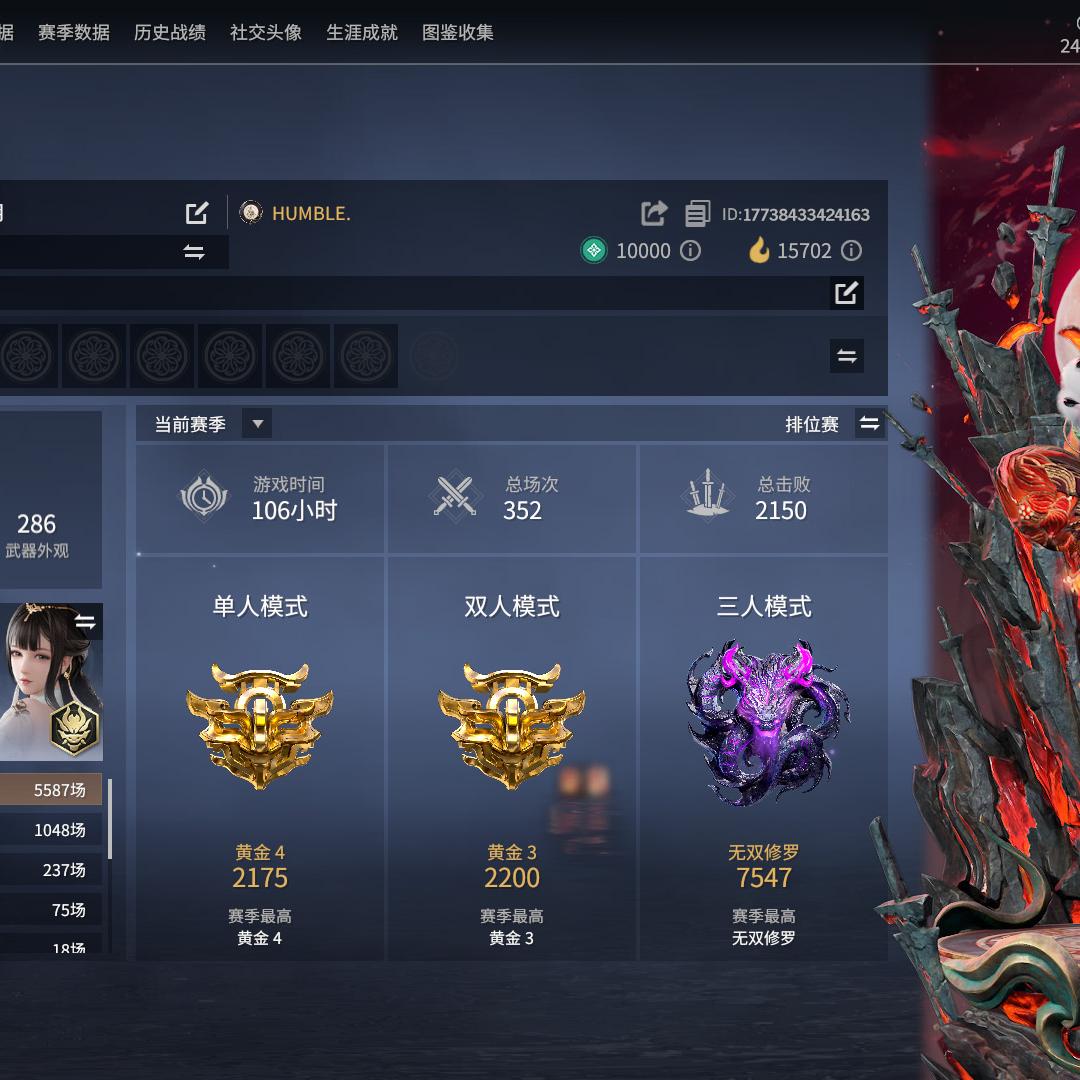Viewport: 1080px width, 1080px height.
Task: Open the 图鉴收集 tab
Action: (458, 32)
